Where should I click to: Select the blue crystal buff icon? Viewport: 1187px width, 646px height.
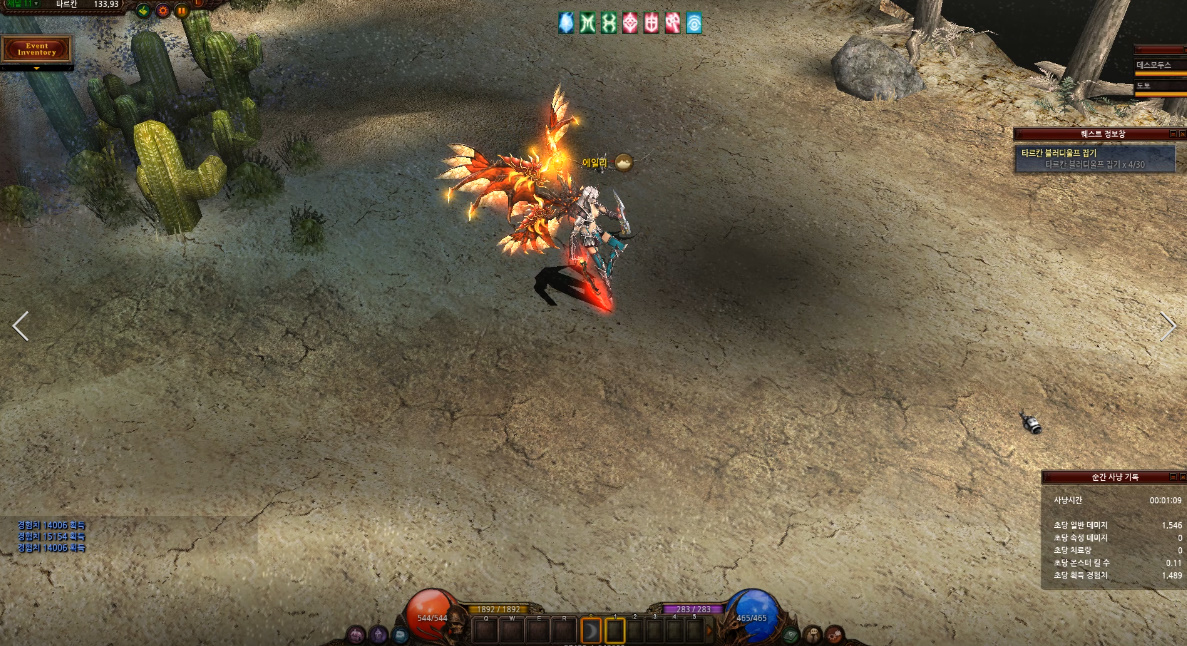[566, 23]
